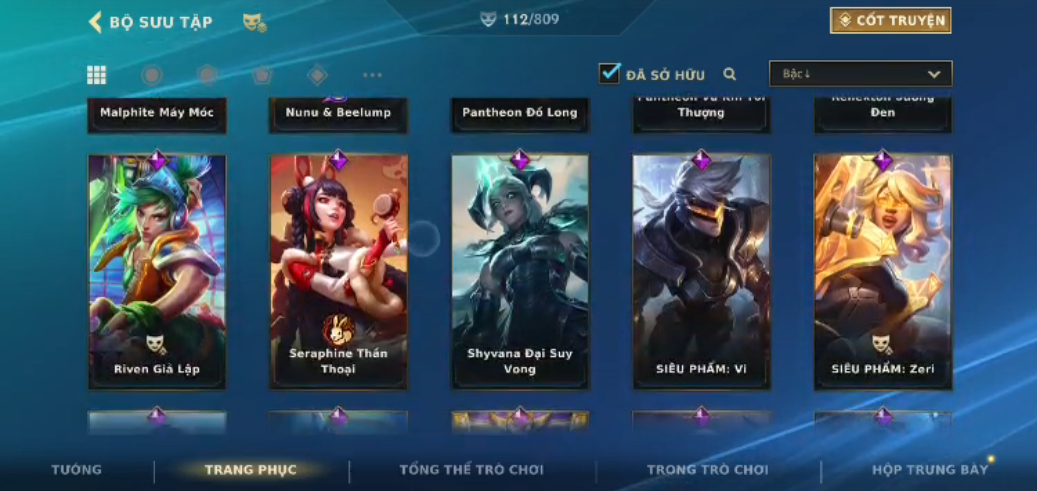Show the Trong Trò Chơi tab
This screenshot has height=491, width=1037.
click(707, 470)
